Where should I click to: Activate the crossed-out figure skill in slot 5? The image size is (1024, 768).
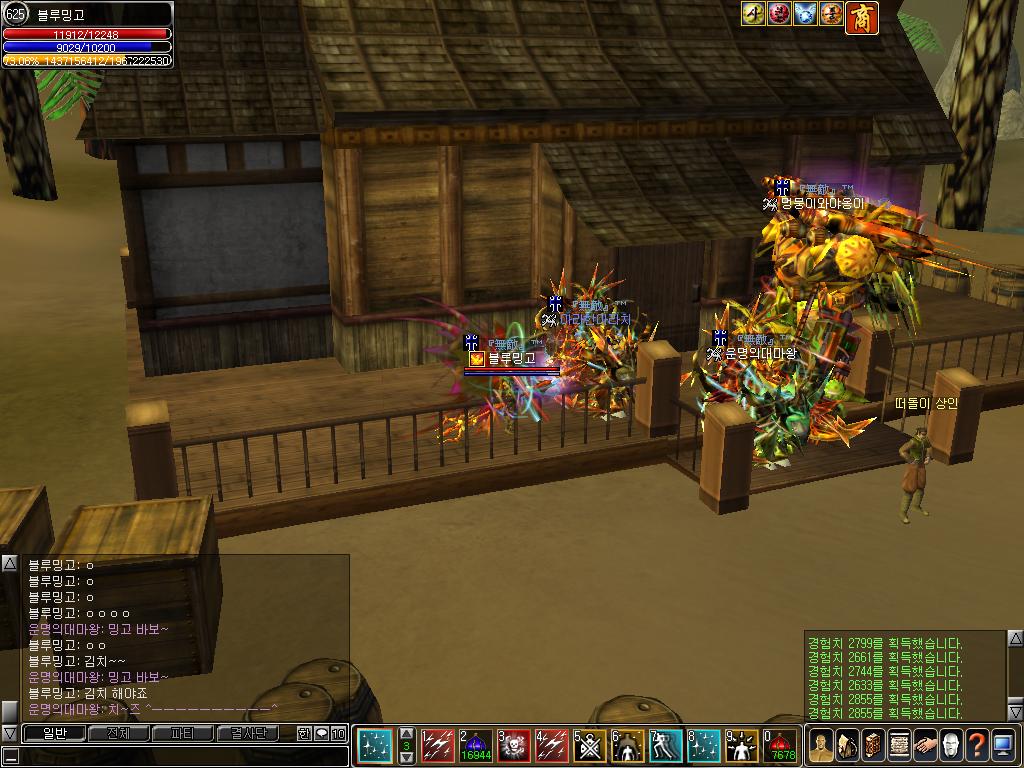coord(591,746)
